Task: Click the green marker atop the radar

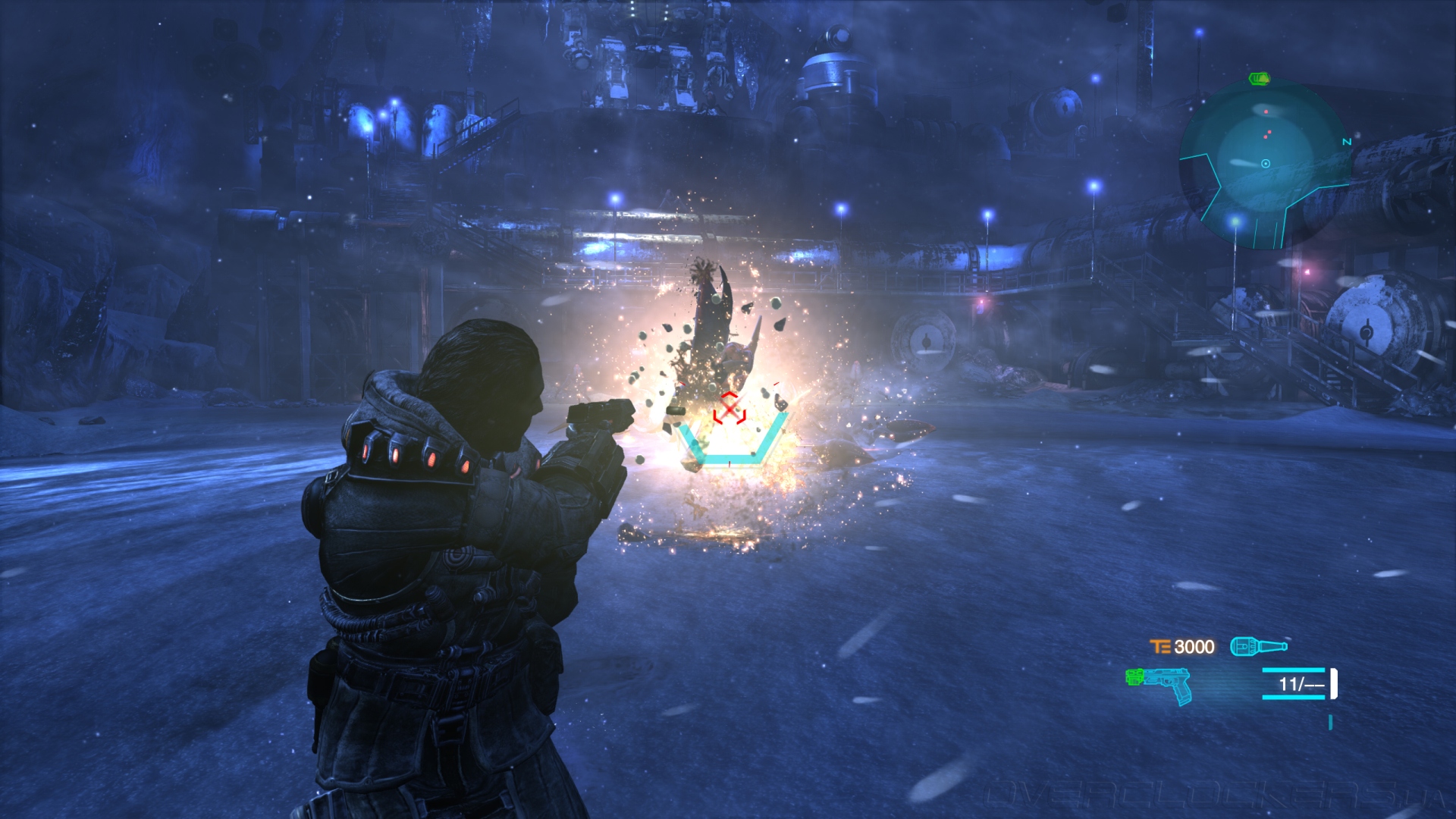Action: click(1259, 78)
